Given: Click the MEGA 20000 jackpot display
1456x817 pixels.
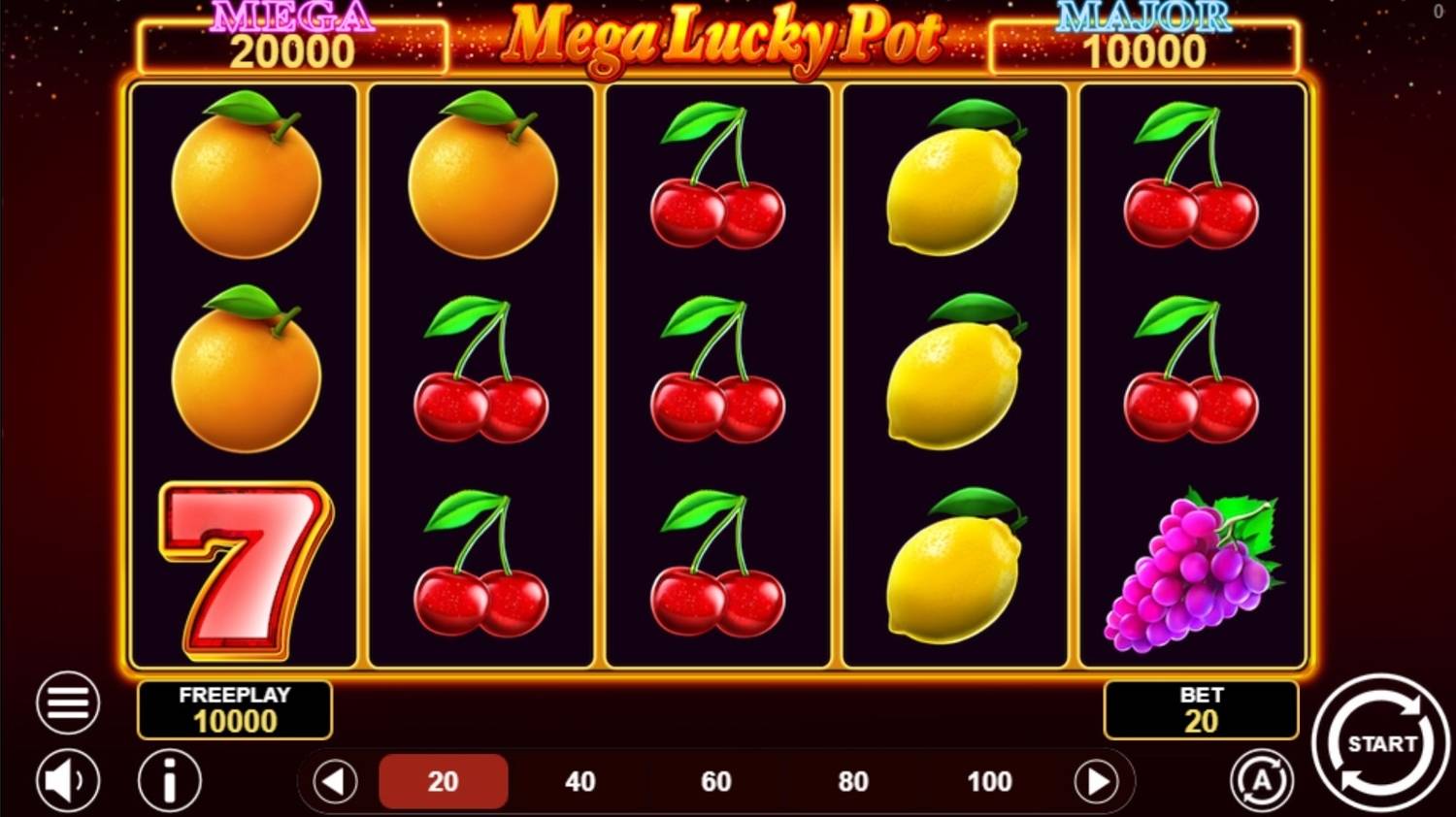Looking at the screenshot, I should pyautogui.click(x=290, y=40).
